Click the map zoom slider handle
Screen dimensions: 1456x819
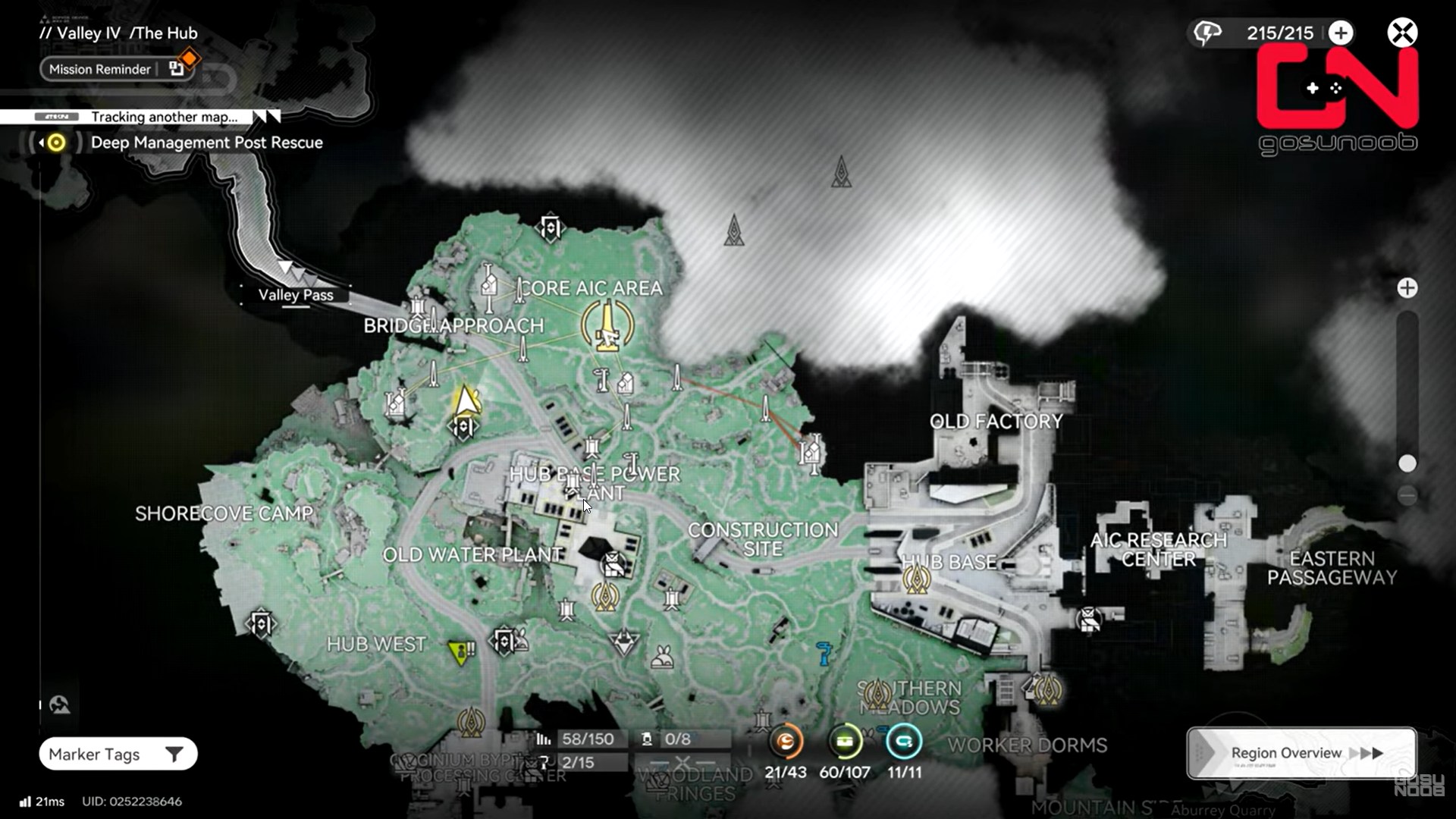point(1407,463)
